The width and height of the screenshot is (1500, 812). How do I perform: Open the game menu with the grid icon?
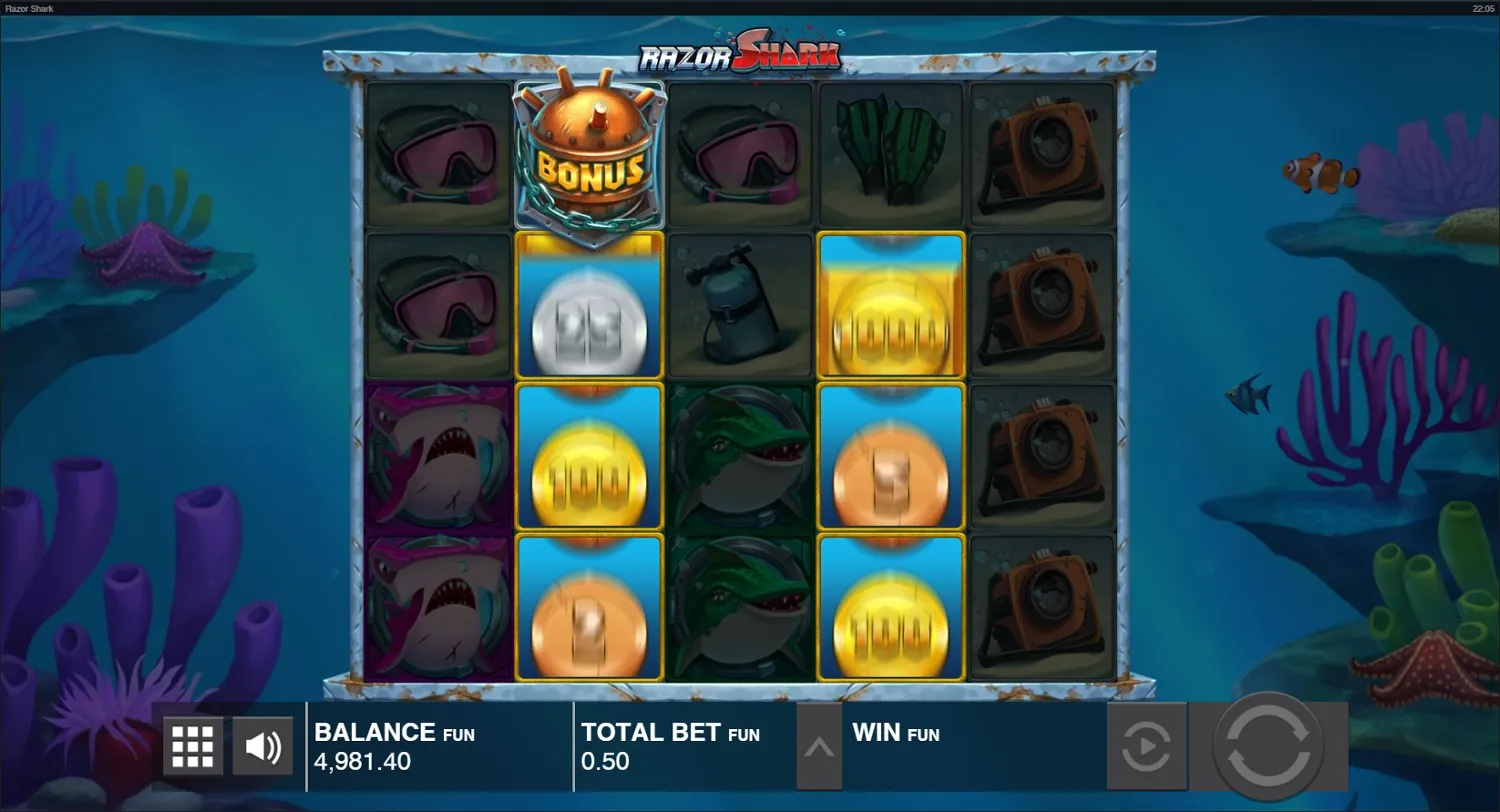(x=192, y=746)
